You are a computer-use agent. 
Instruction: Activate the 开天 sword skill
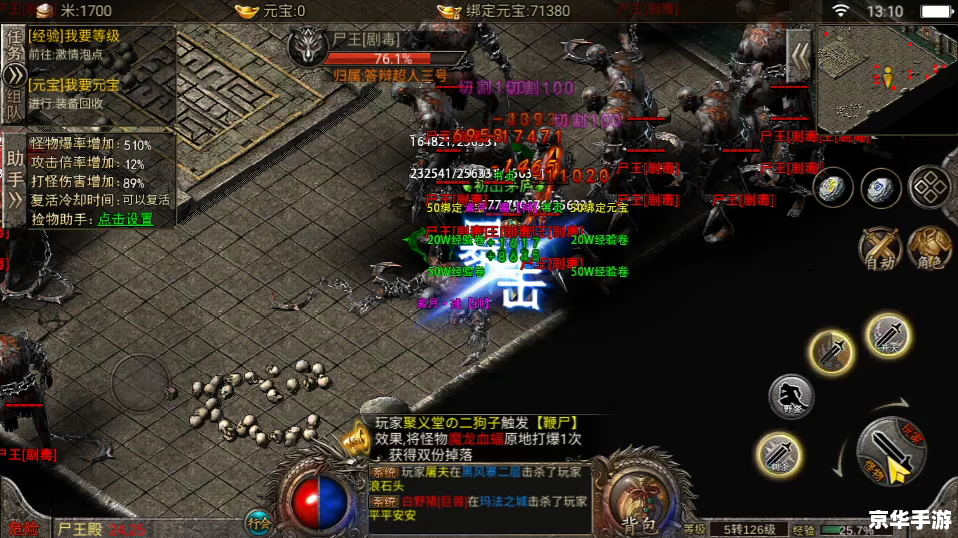click(x=888, y=335)
